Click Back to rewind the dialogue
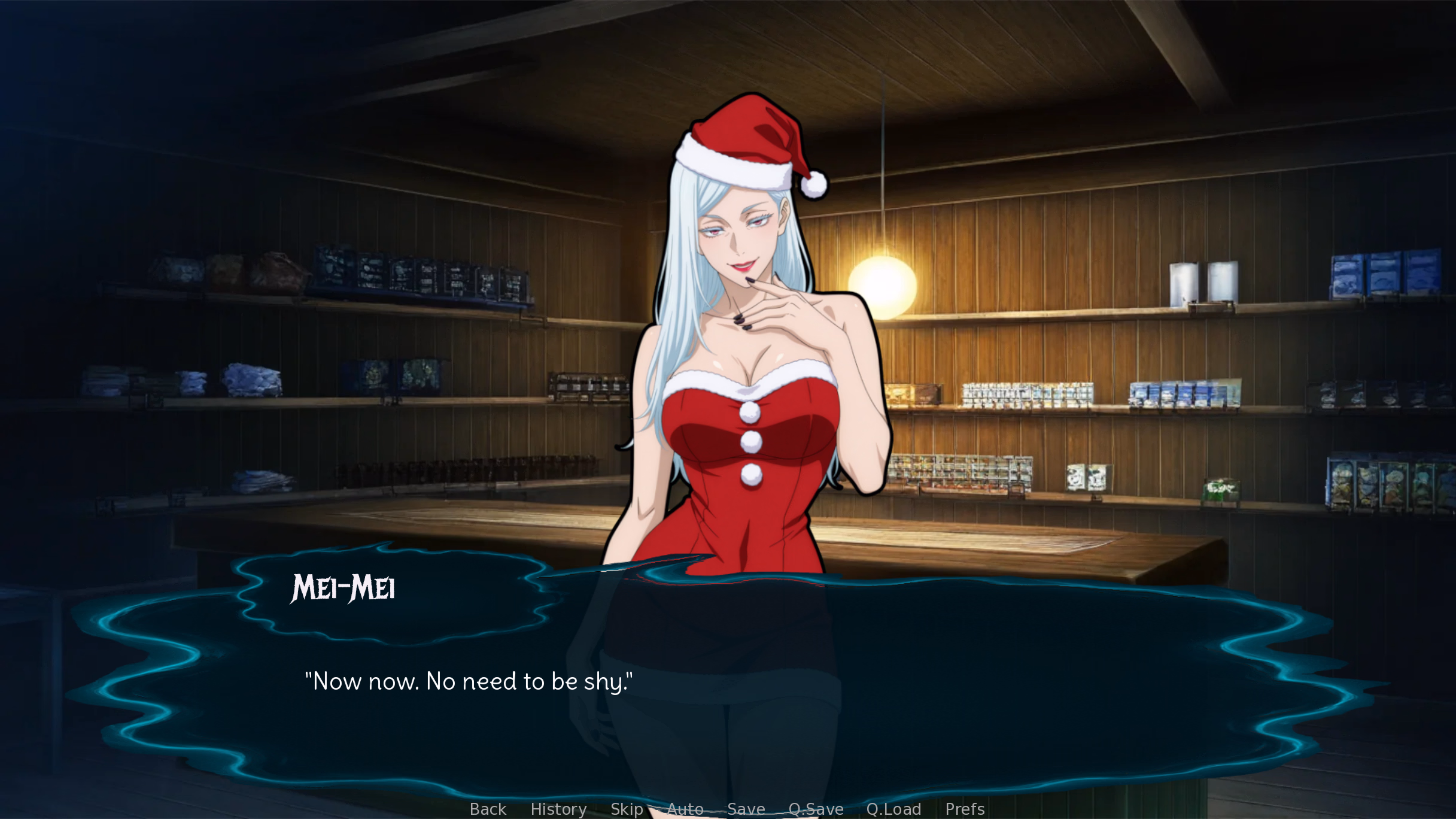The image size is (1456, 819). pyautogui.click(x=487, y=809)
